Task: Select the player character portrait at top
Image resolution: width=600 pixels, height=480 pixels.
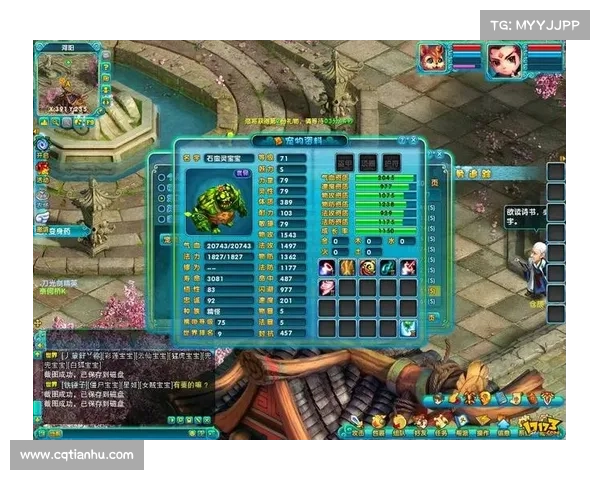Action: click(504, 60)
